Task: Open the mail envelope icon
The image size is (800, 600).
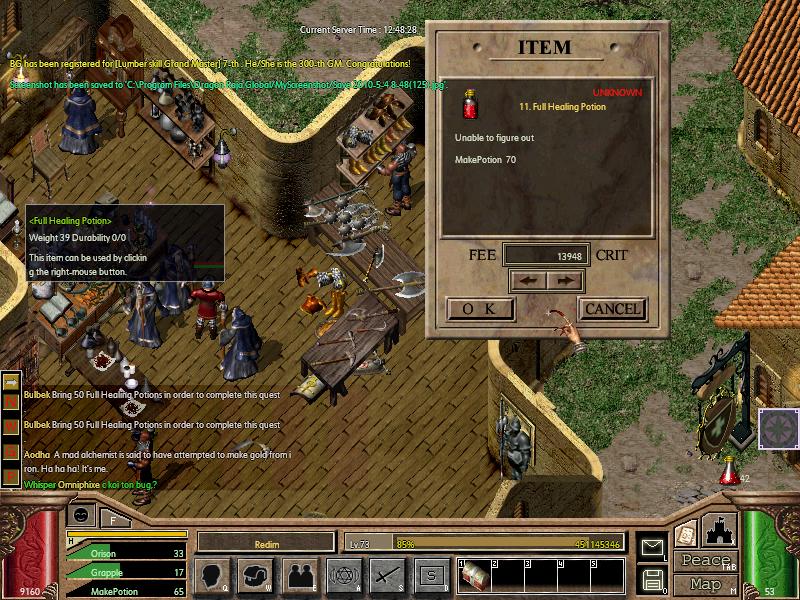Action: point(652,546)
